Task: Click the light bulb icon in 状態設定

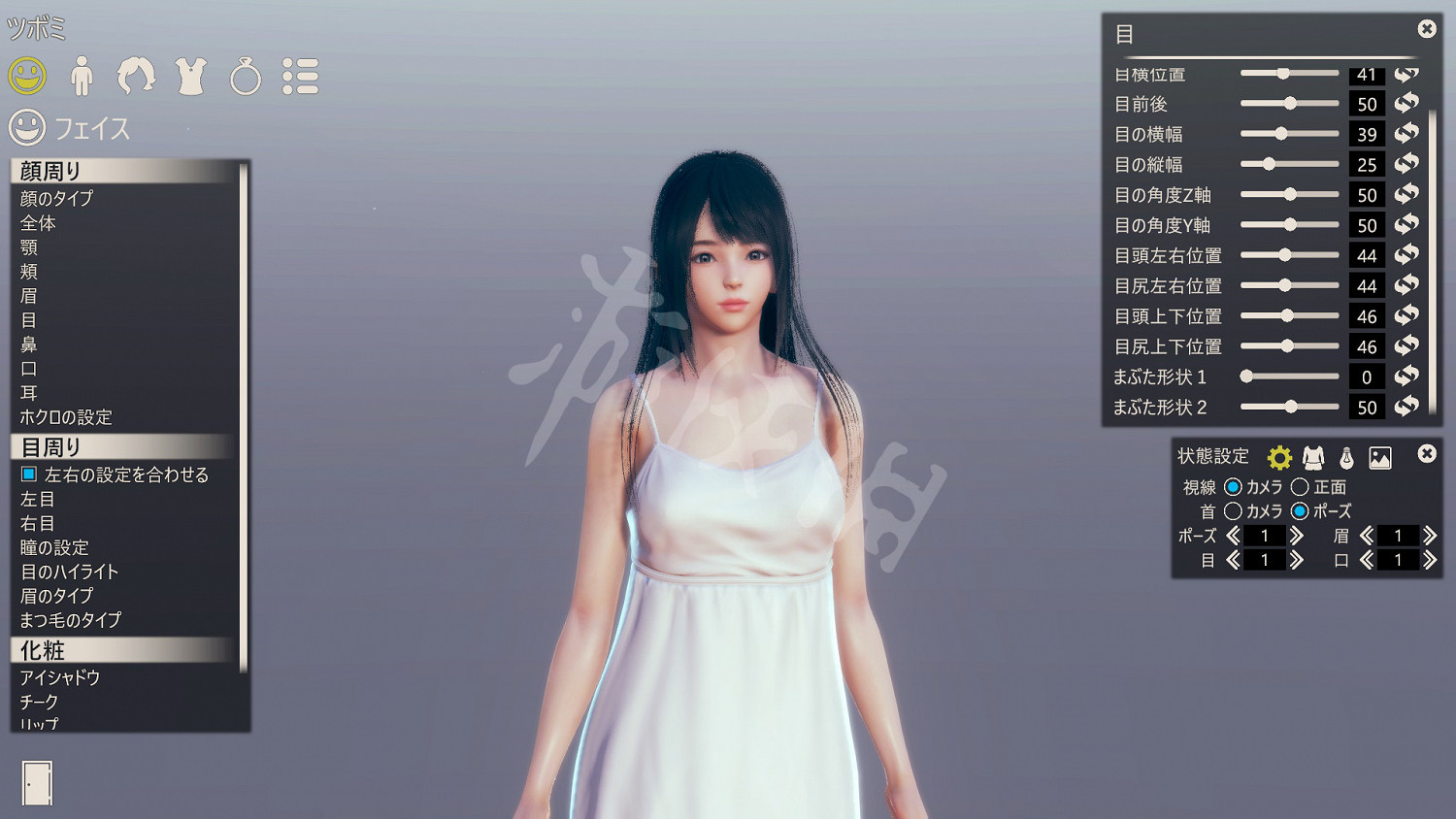Action: pos(1346,455)
